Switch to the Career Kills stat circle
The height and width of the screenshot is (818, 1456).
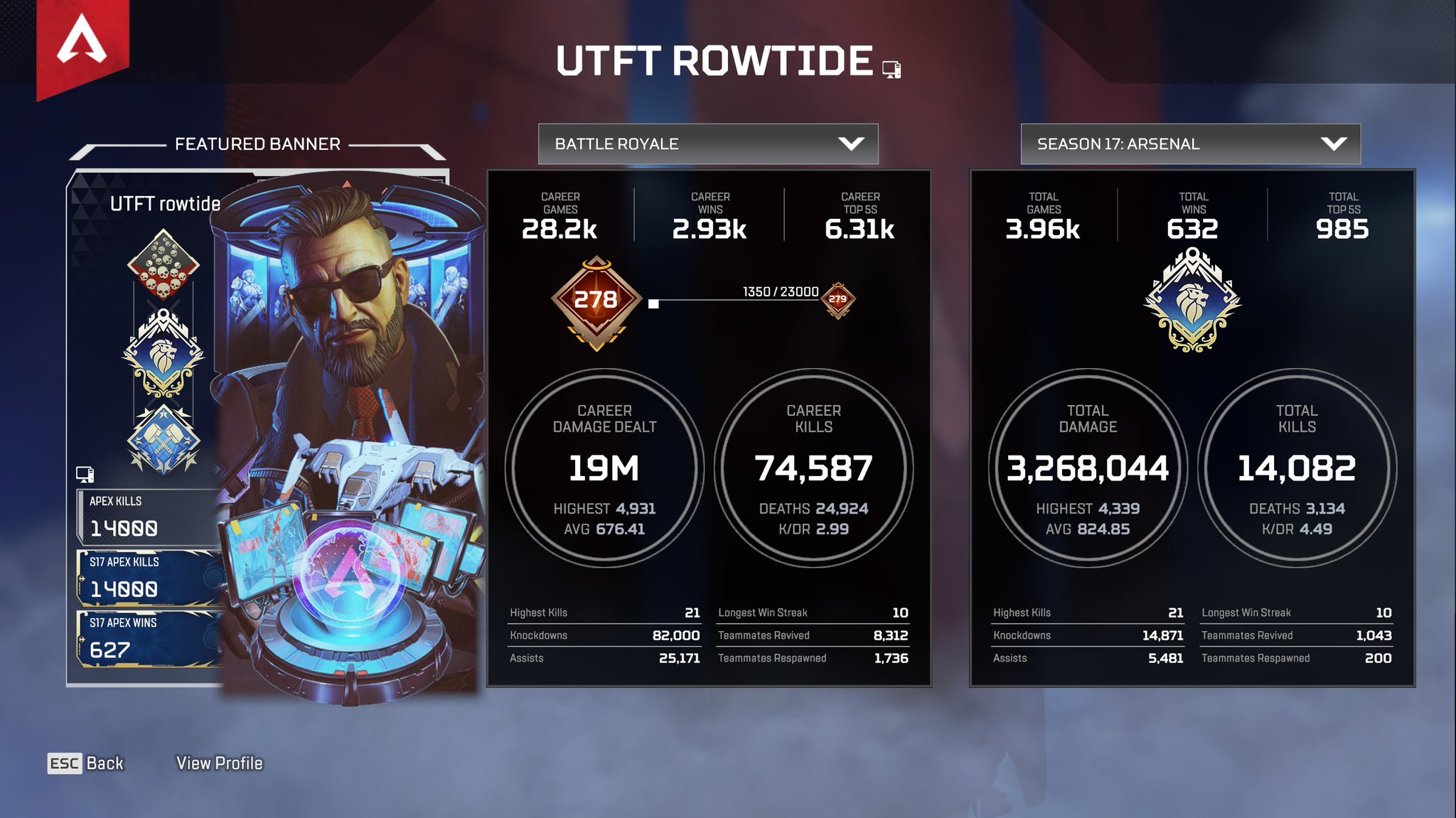tap(815, 465)
